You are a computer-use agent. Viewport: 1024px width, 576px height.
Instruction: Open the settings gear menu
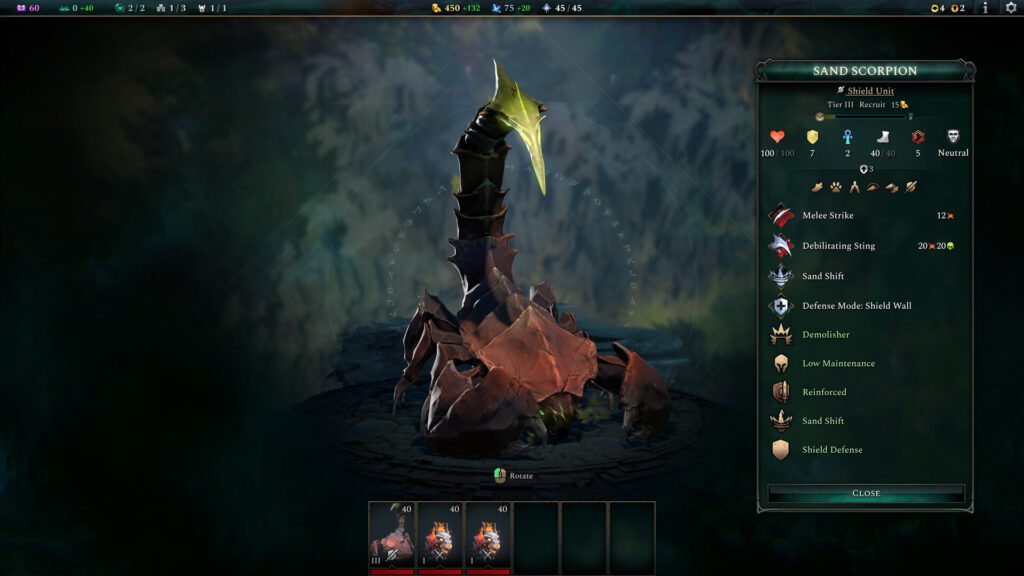coord(1010,8)
